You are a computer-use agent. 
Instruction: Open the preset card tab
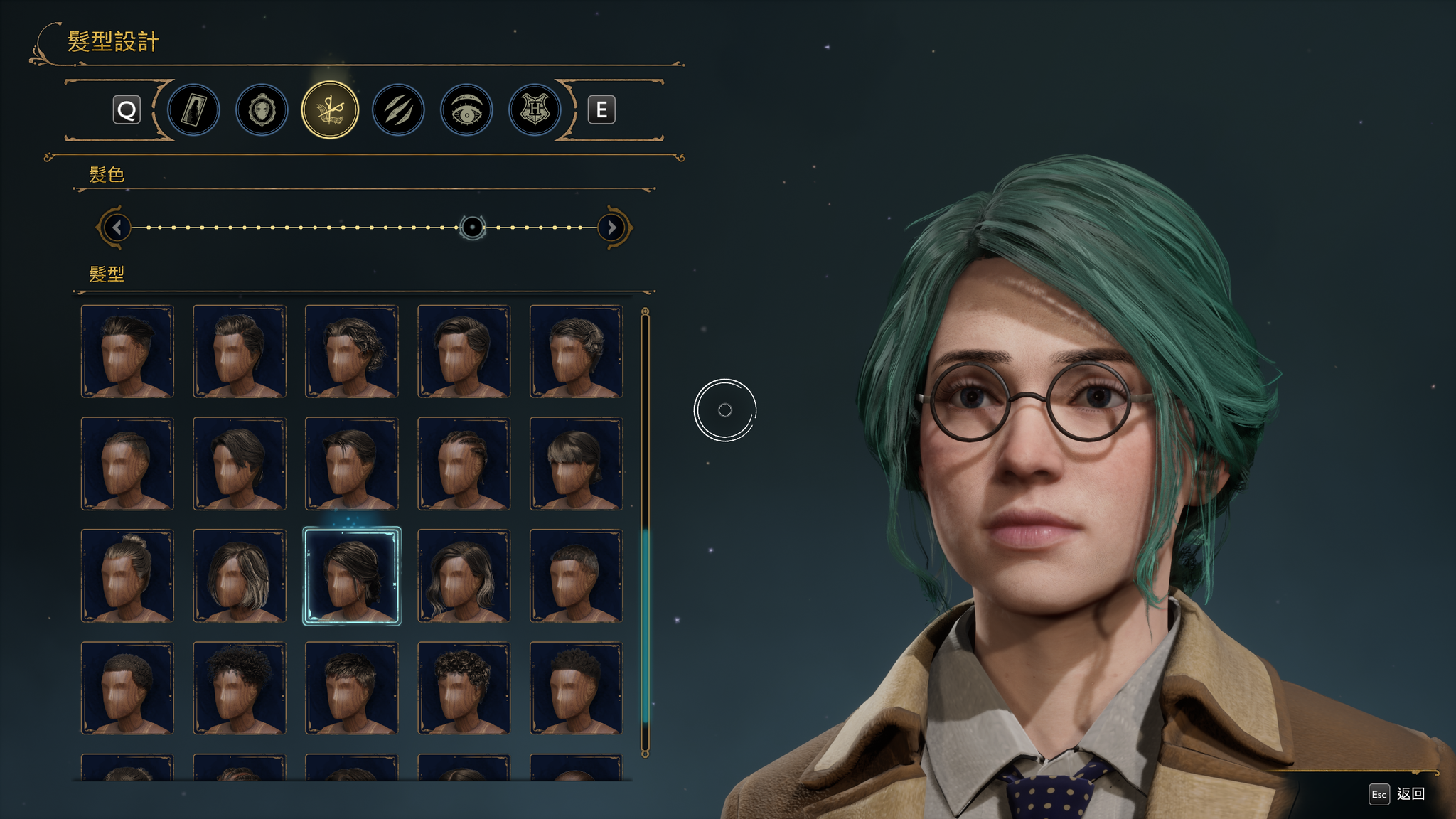[193, 110]
